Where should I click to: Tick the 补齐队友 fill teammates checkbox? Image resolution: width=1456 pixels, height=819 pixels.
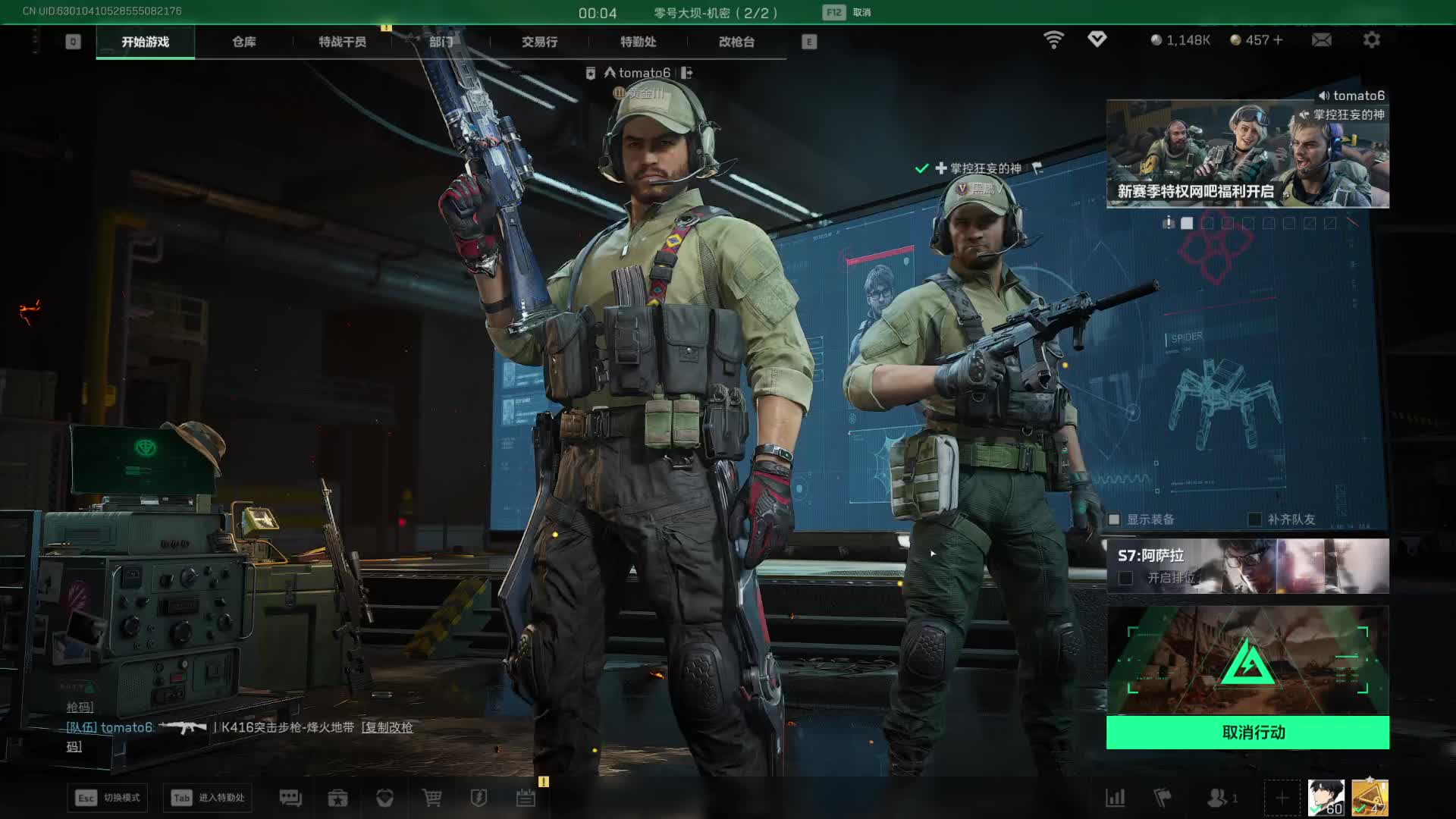[1255, 519]
